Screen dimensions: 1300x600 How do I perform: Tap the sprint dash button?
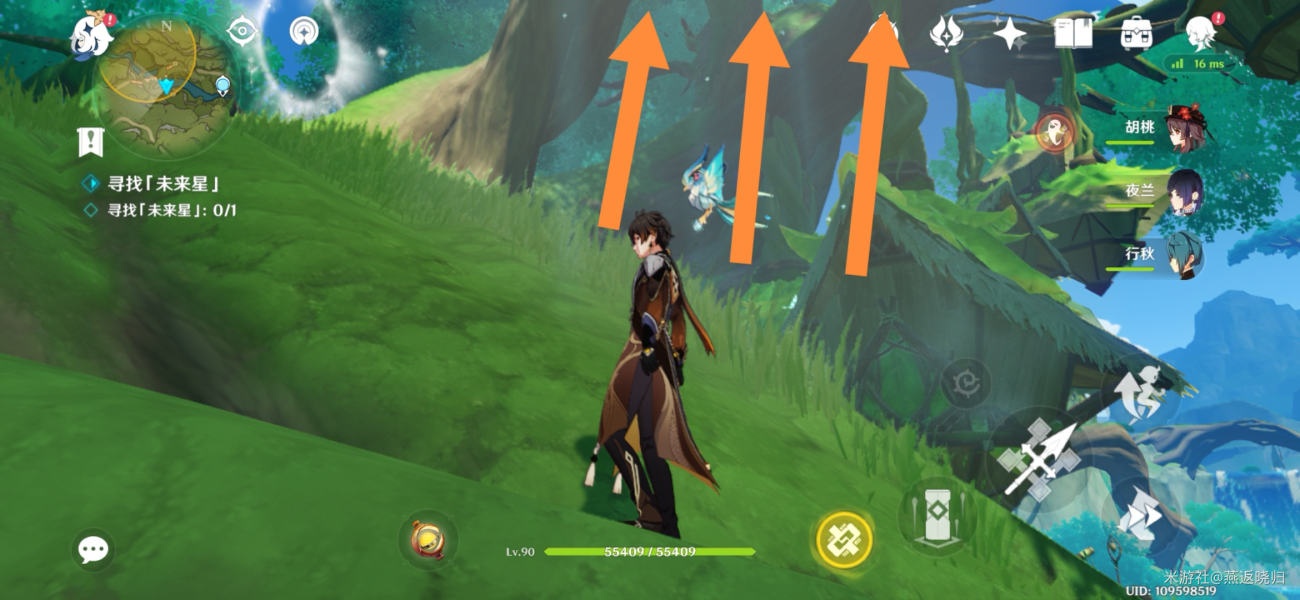coord(1137,517)
